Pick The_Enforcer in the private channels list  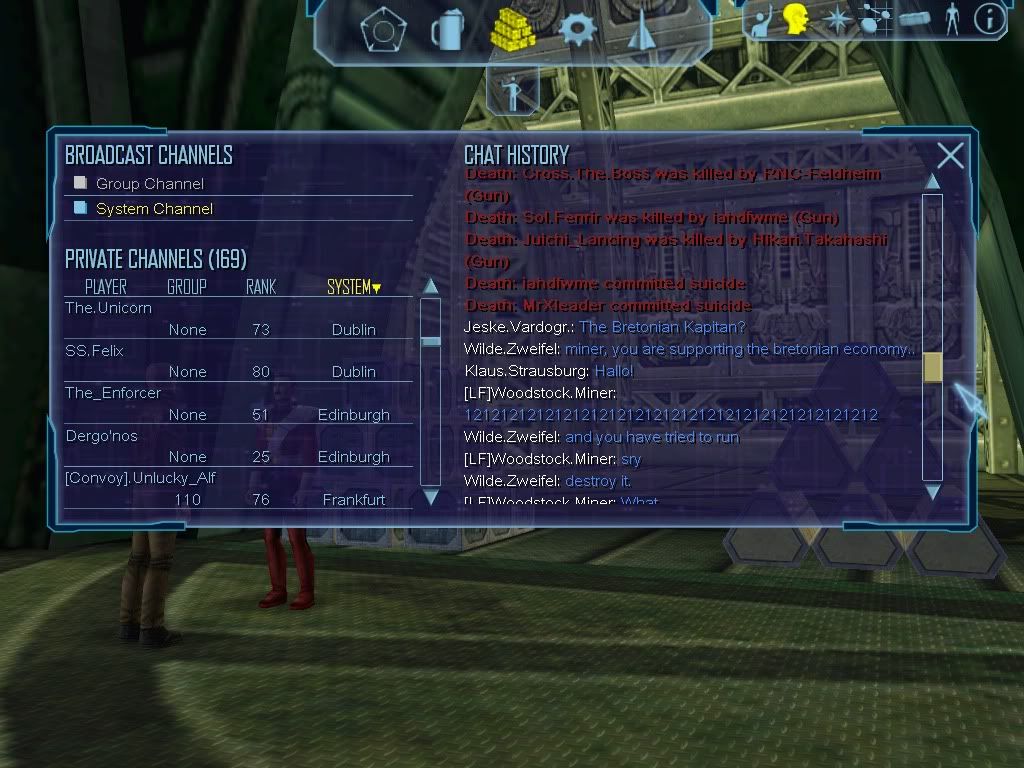click(x=113, y=393)
